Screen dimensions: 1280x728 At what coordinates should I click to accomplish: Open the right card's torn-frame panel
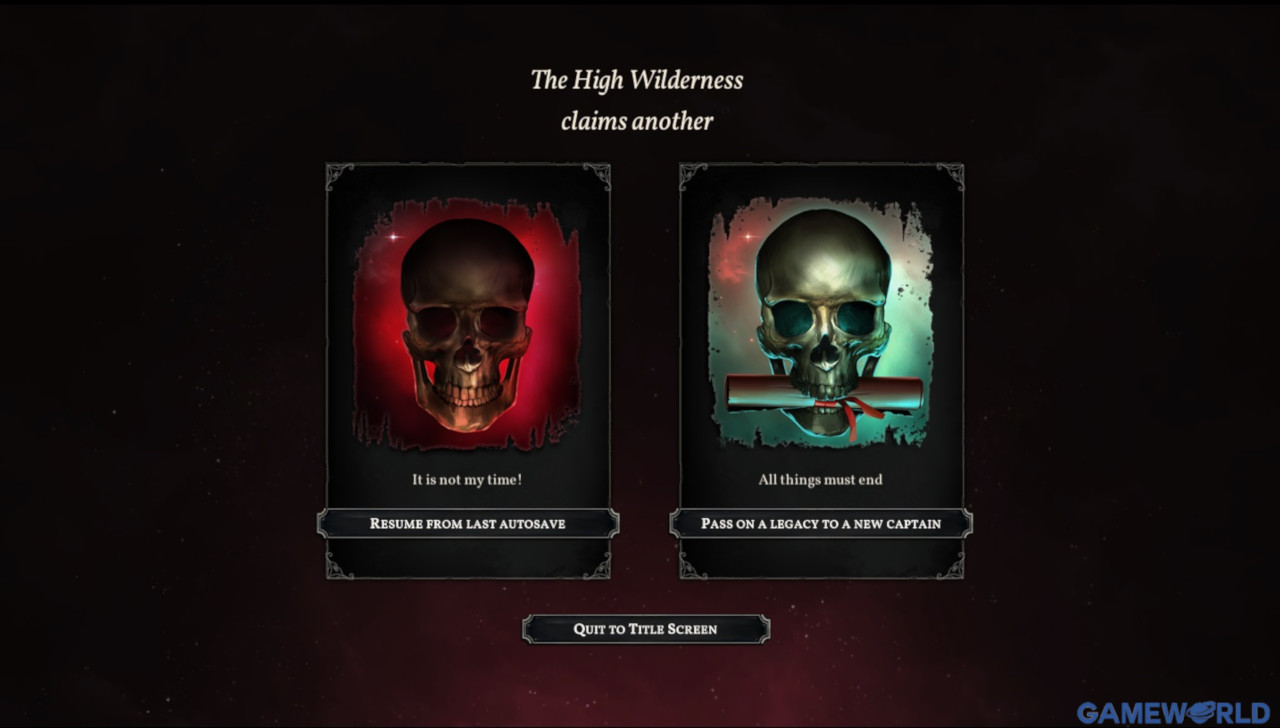coord(822,320)
